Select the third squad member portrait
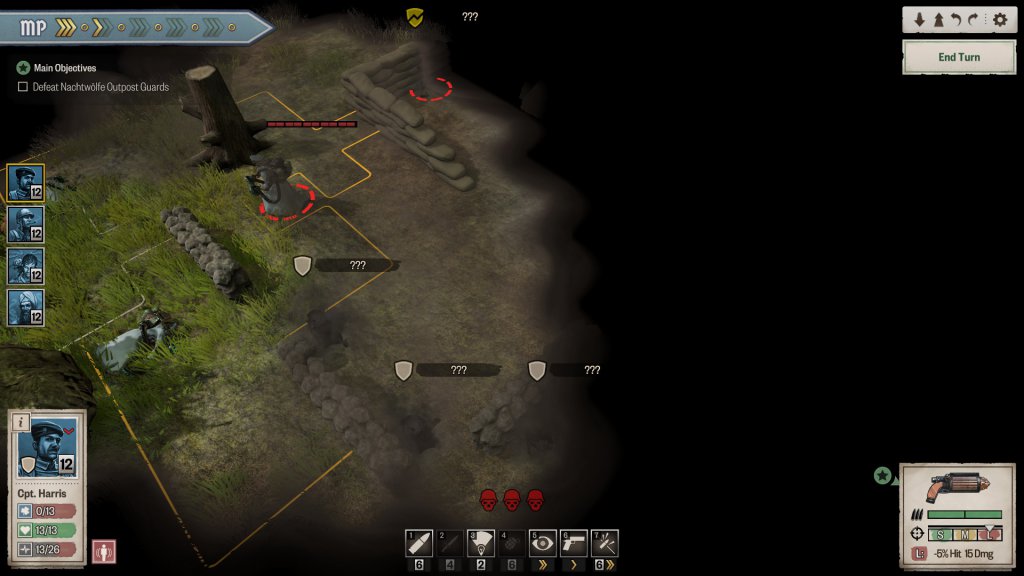The width and height of the screenshot is (1024, 576). click(25, 266)
